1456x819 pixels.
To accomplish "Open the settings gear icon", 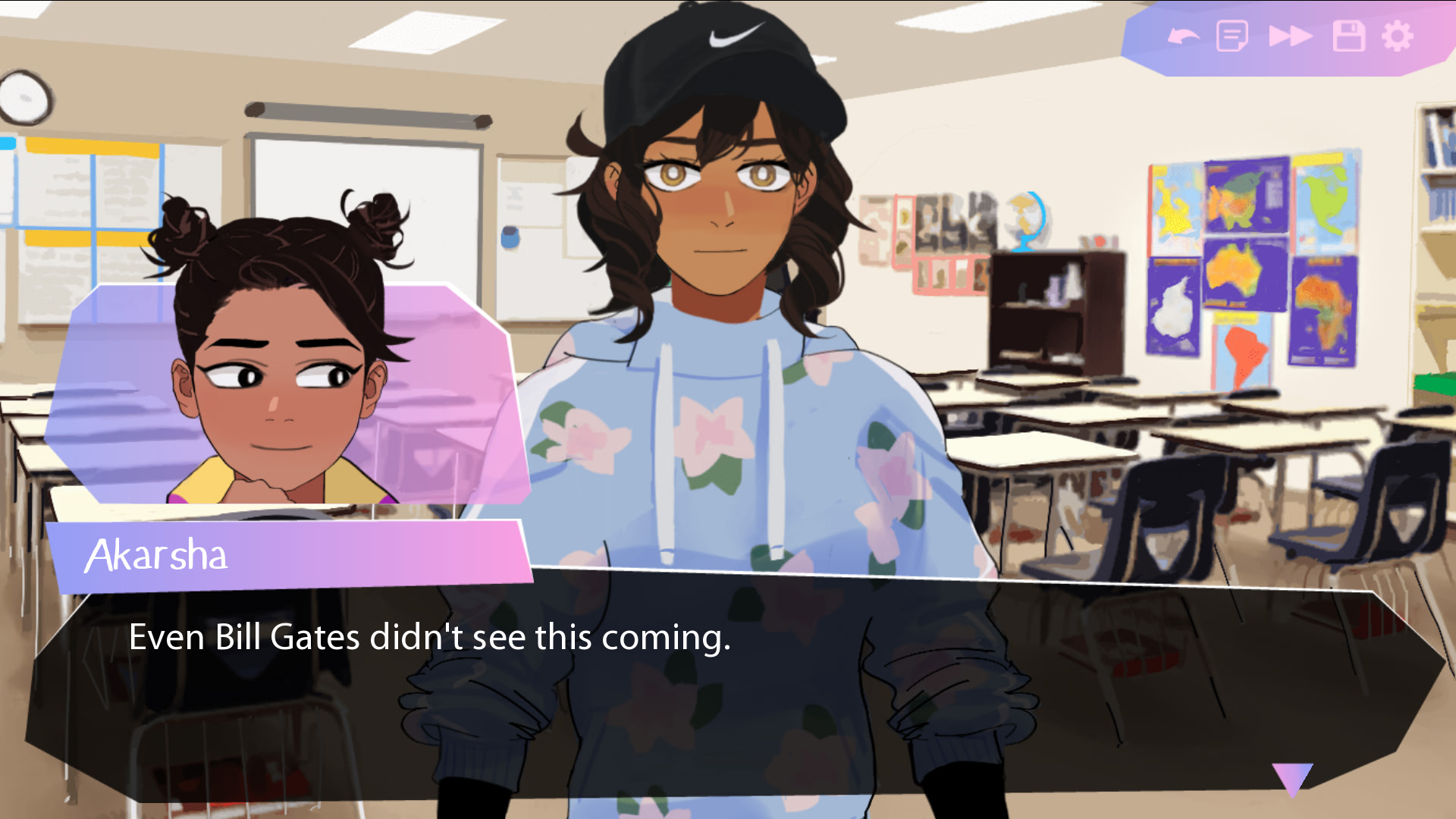I will click(1398, 34).
